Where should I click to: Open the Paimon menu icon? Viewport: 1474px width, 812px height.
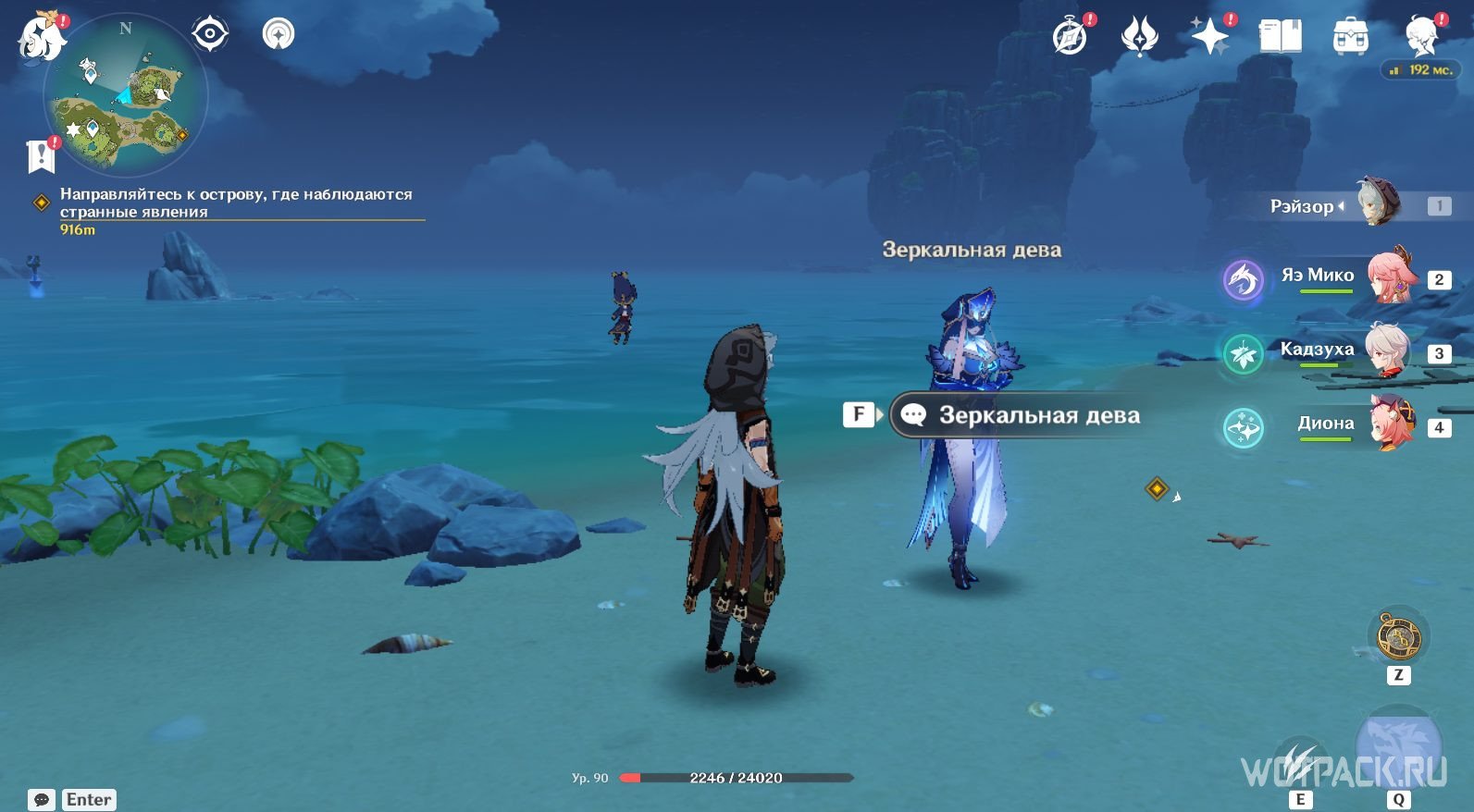pos(42,37)
